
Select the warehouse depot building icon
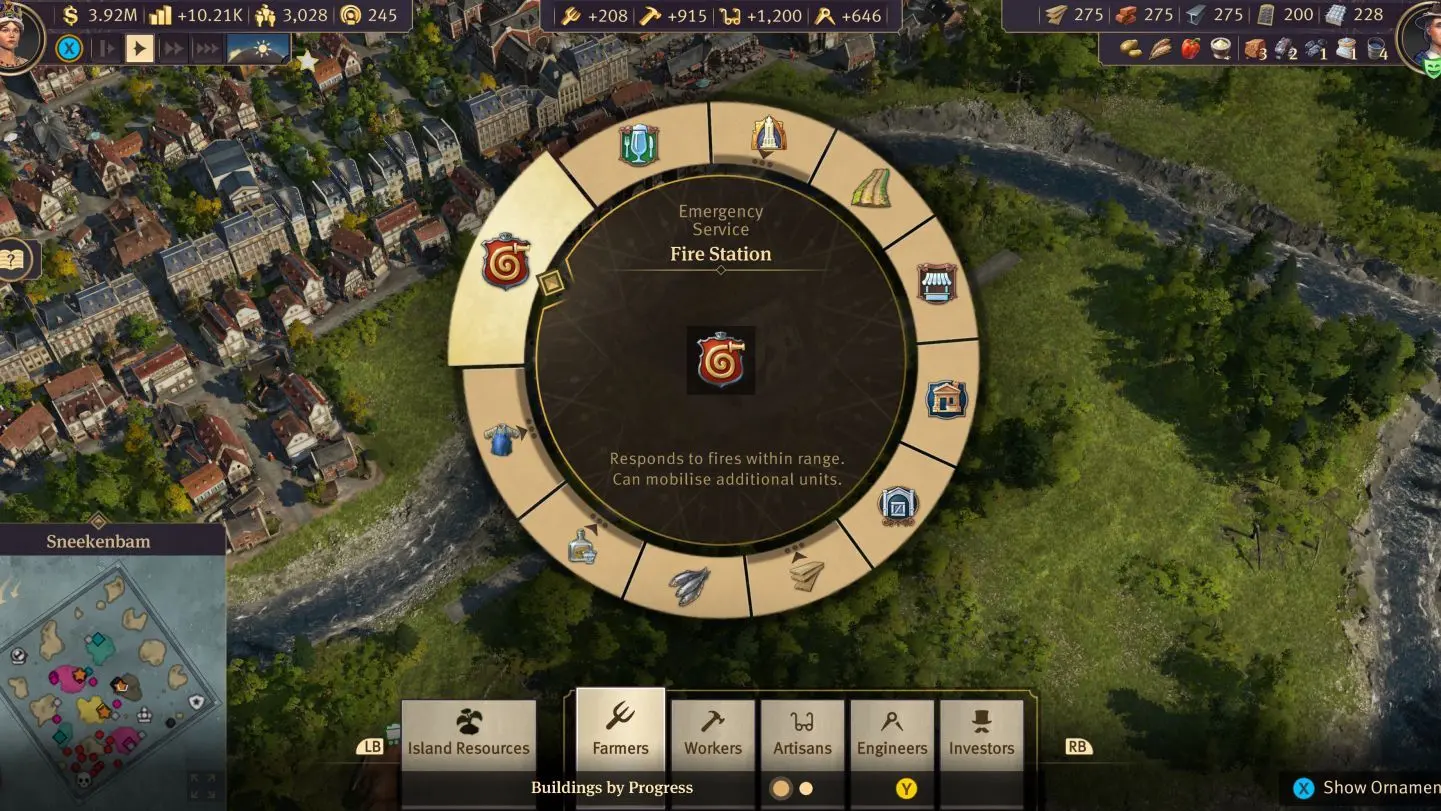898,506
